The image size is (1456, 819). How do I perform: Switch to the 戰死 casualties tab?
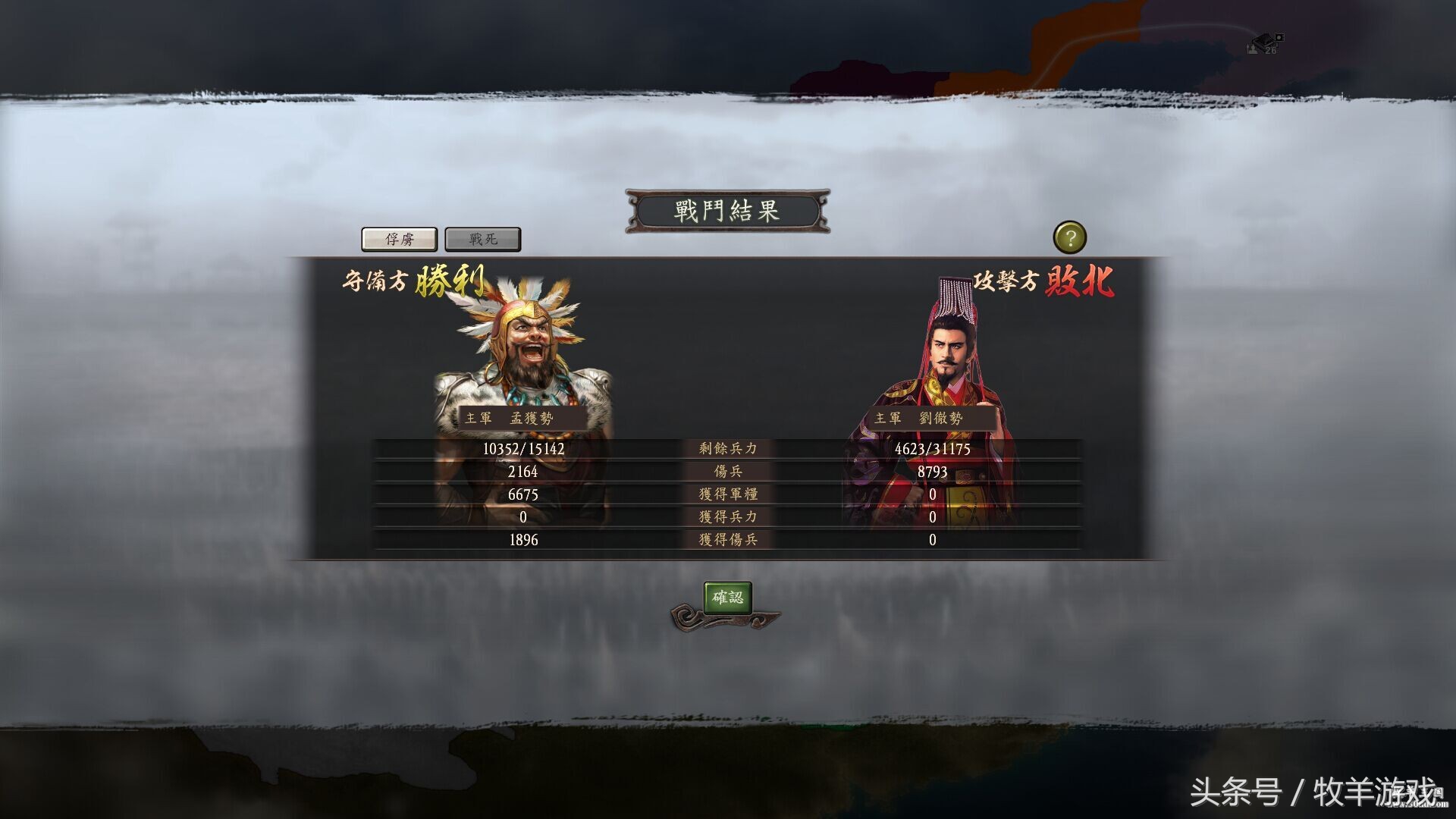482,239
